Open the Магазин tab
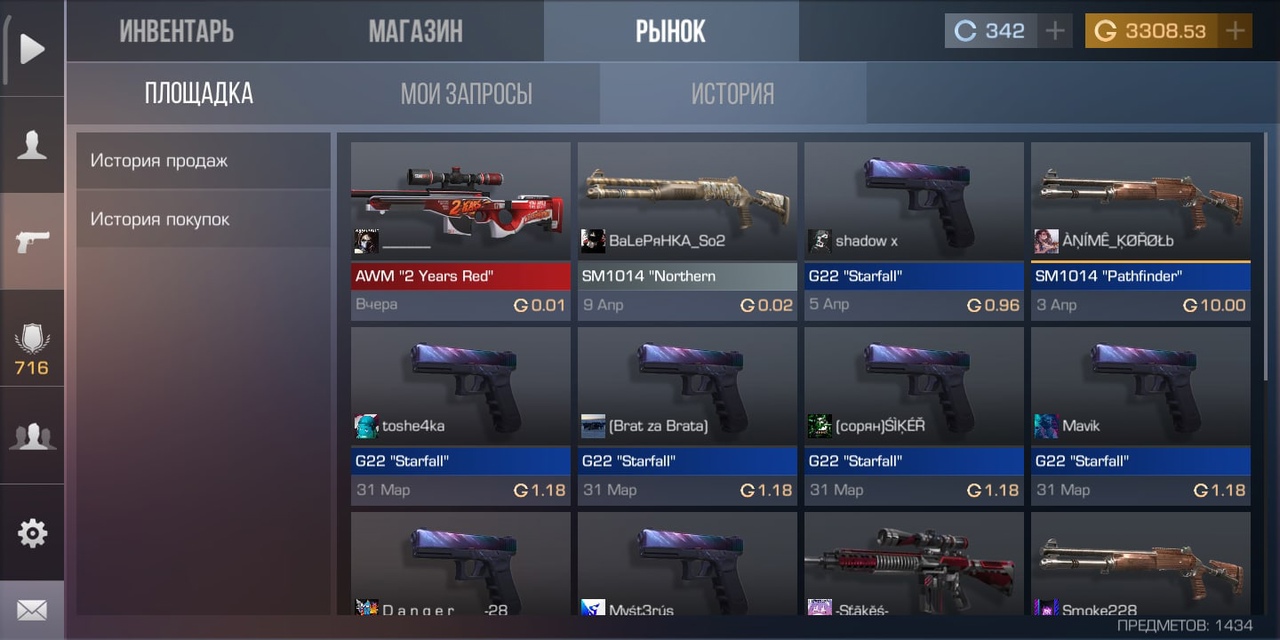 pyautogui.click(x=415, y=31)
